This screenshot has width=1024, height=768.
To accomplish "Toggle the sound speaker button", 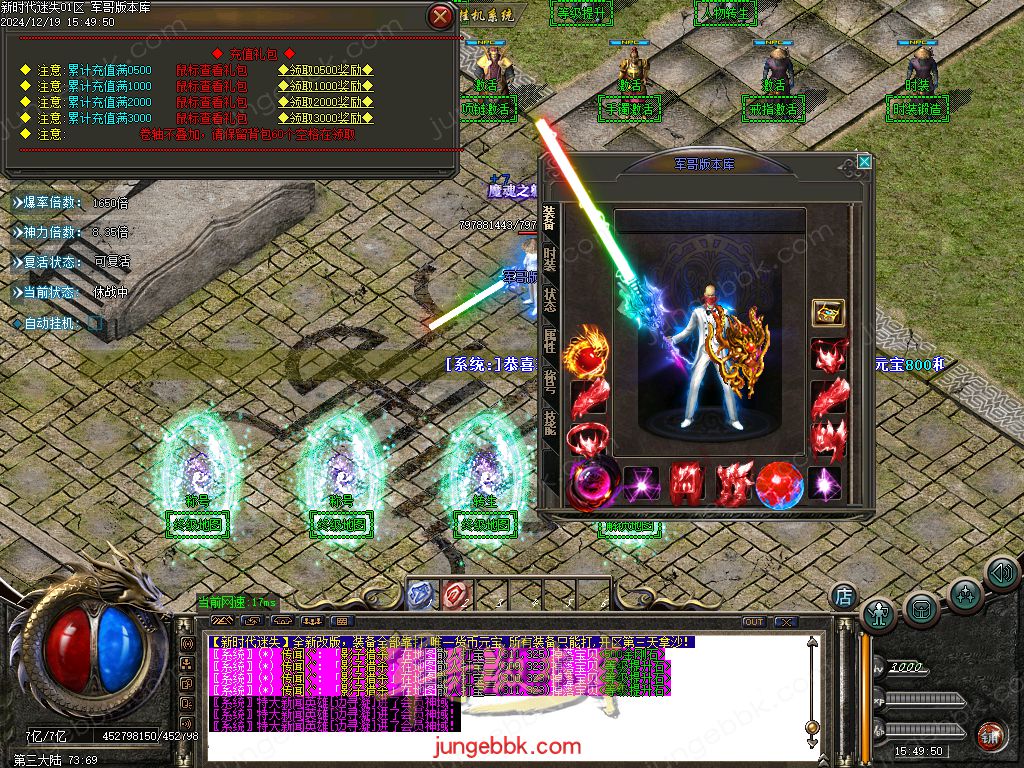I will [x=1001, y=574].
